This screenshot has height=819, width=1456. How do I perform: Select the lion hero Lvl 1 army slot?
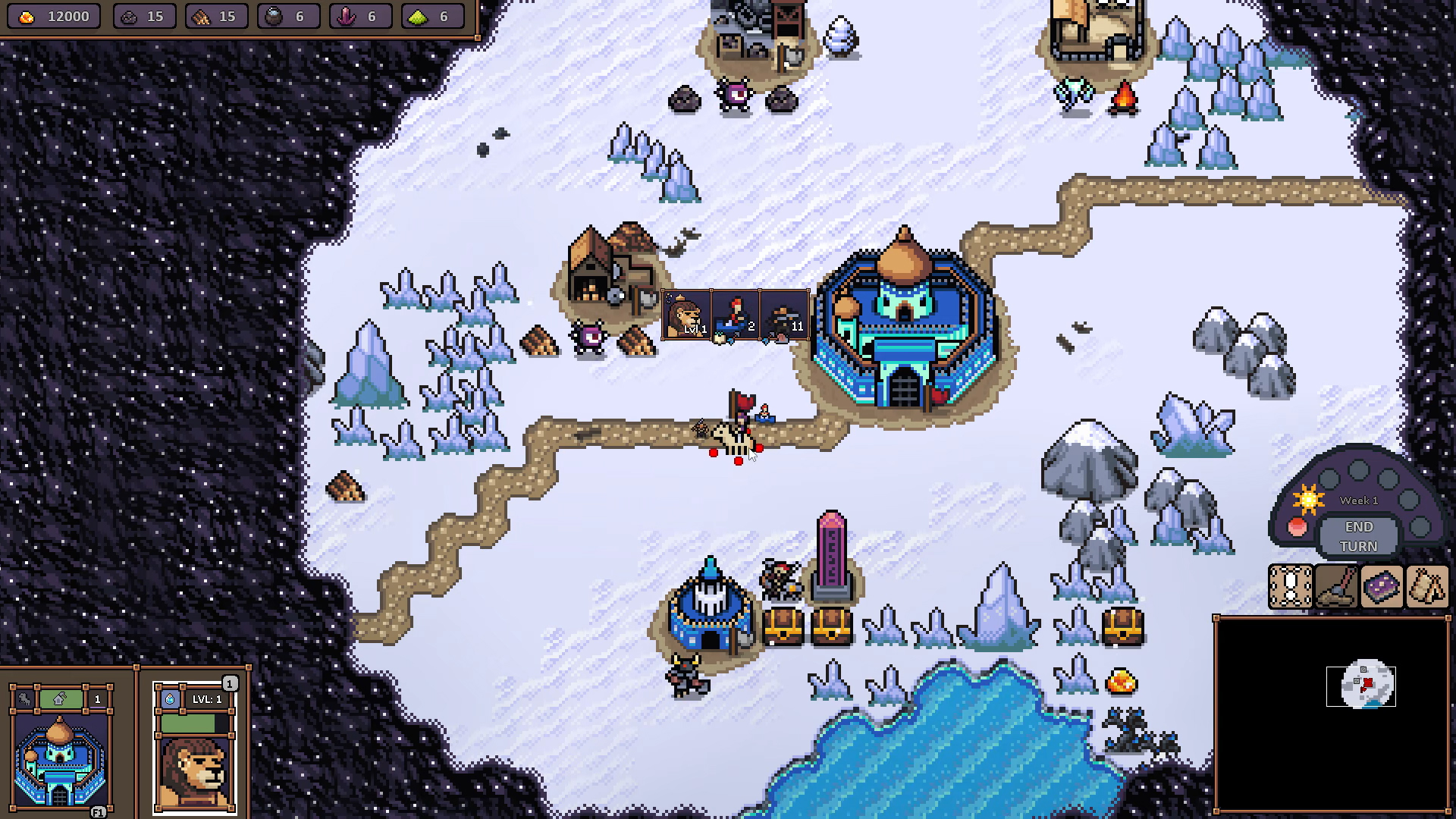pos(686,315)
